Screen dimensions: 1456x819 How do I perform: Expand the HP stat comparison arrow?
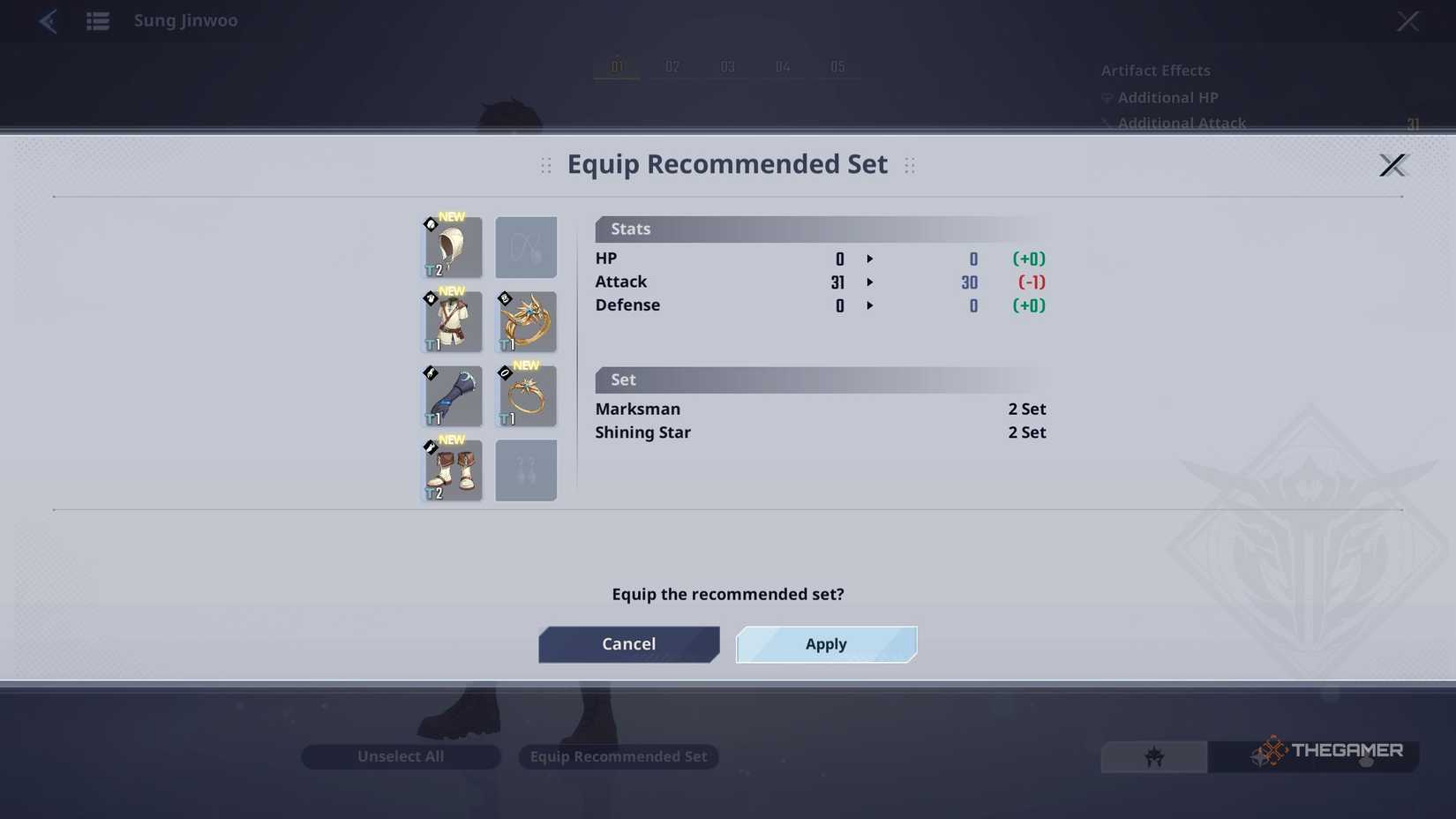coord(870,259)
